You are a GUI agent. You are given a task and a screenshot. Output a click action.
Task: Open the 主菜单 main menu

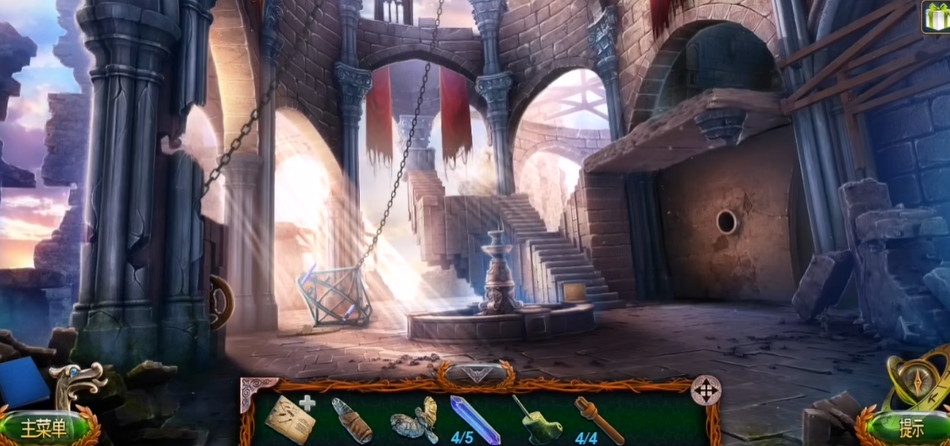(x=43, y=428)
